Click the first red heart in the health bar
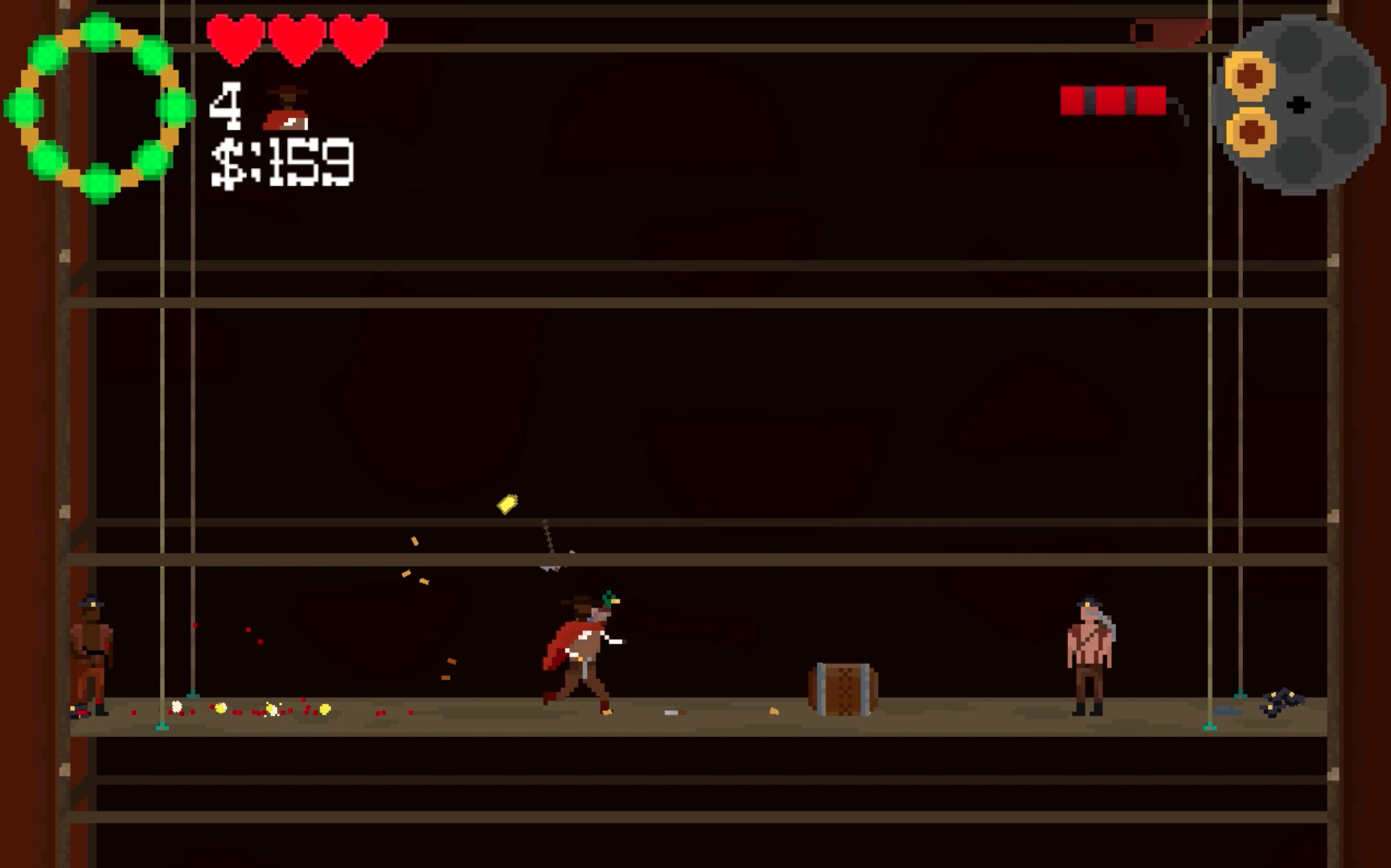Viewport: 1391px width, 868px height. pos(236,35)
